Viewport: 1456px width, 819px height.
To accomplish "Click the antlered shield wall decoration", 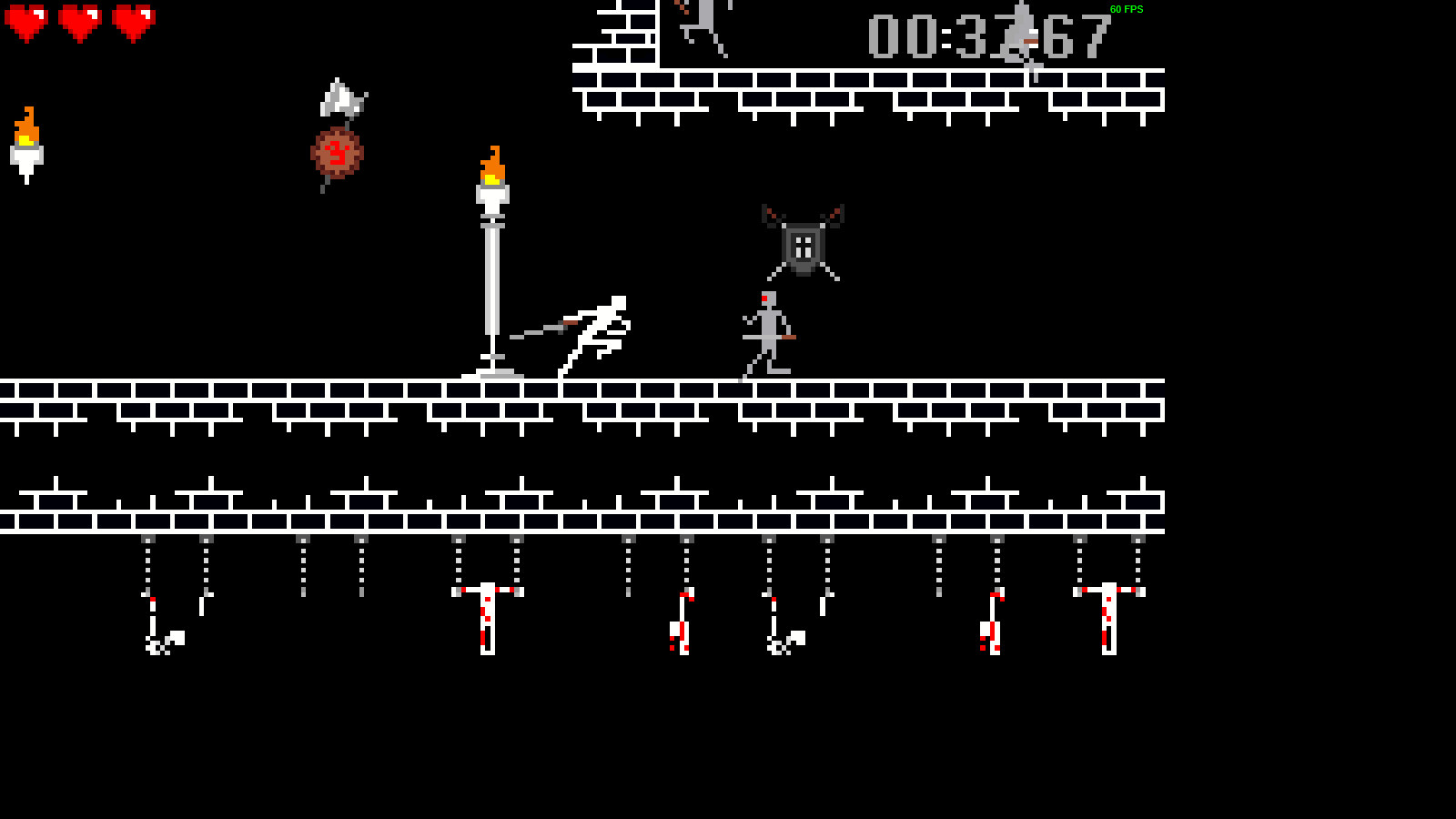I will [802, 243].
